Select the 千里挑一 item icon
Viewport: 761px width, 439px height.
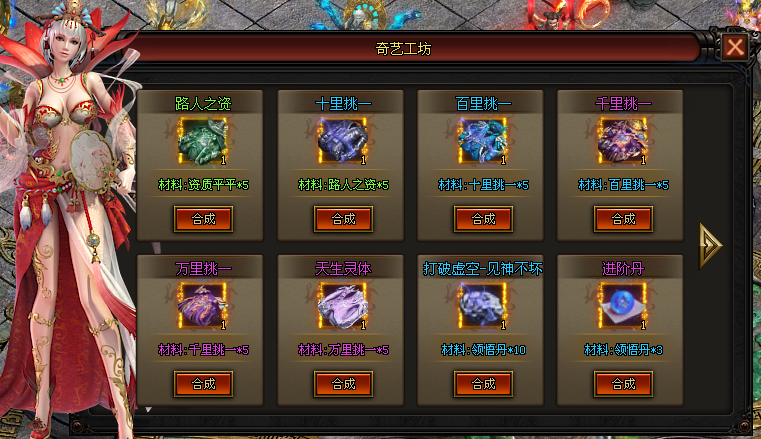coord(623,142)
